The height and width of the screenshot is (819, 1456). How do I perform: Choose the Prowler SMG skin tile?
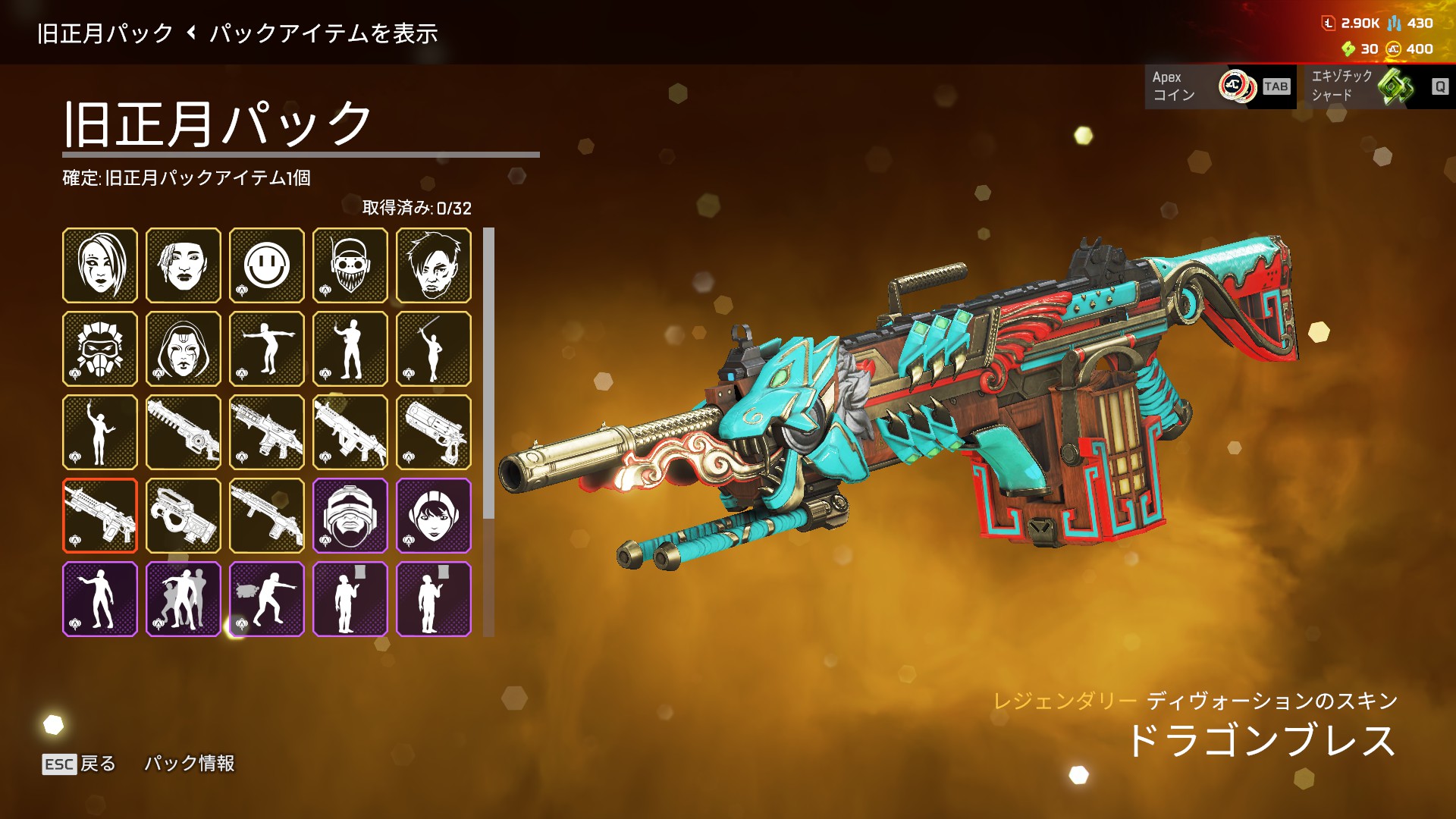(x=184, y=516)
